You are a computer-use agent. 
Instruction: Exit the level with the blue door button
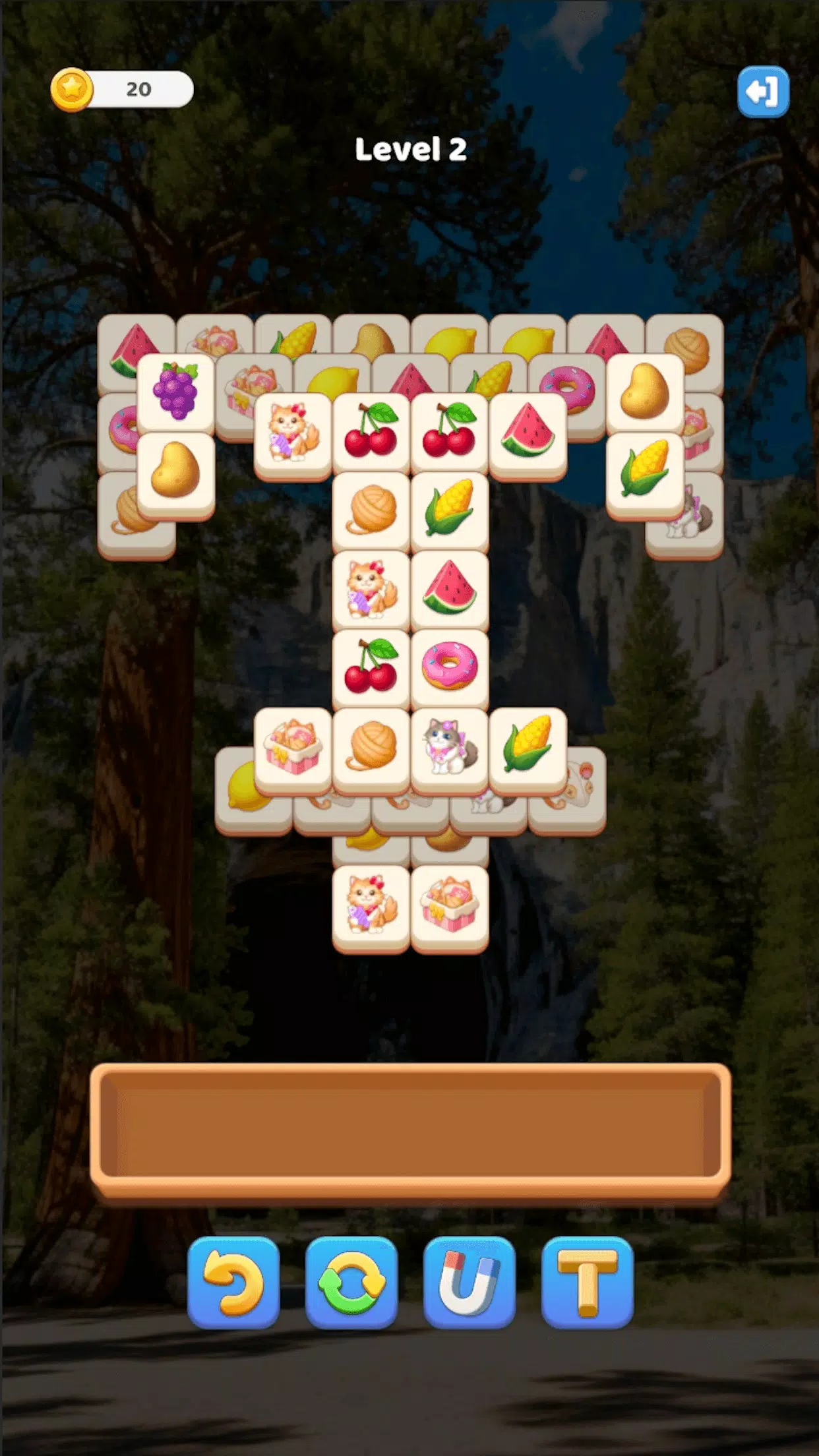tap(762, 92)
